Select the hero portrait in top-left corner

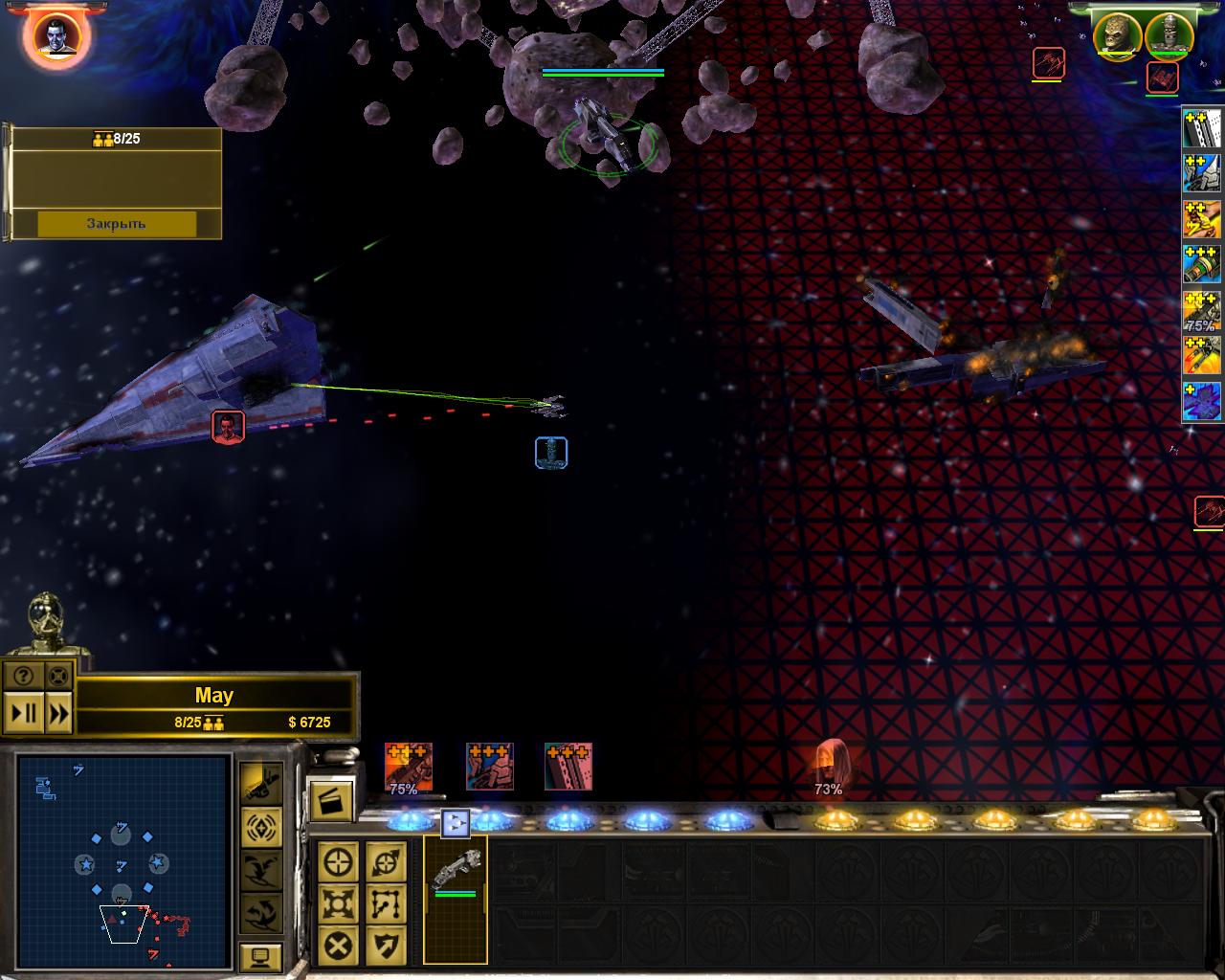tap(56, 36)
